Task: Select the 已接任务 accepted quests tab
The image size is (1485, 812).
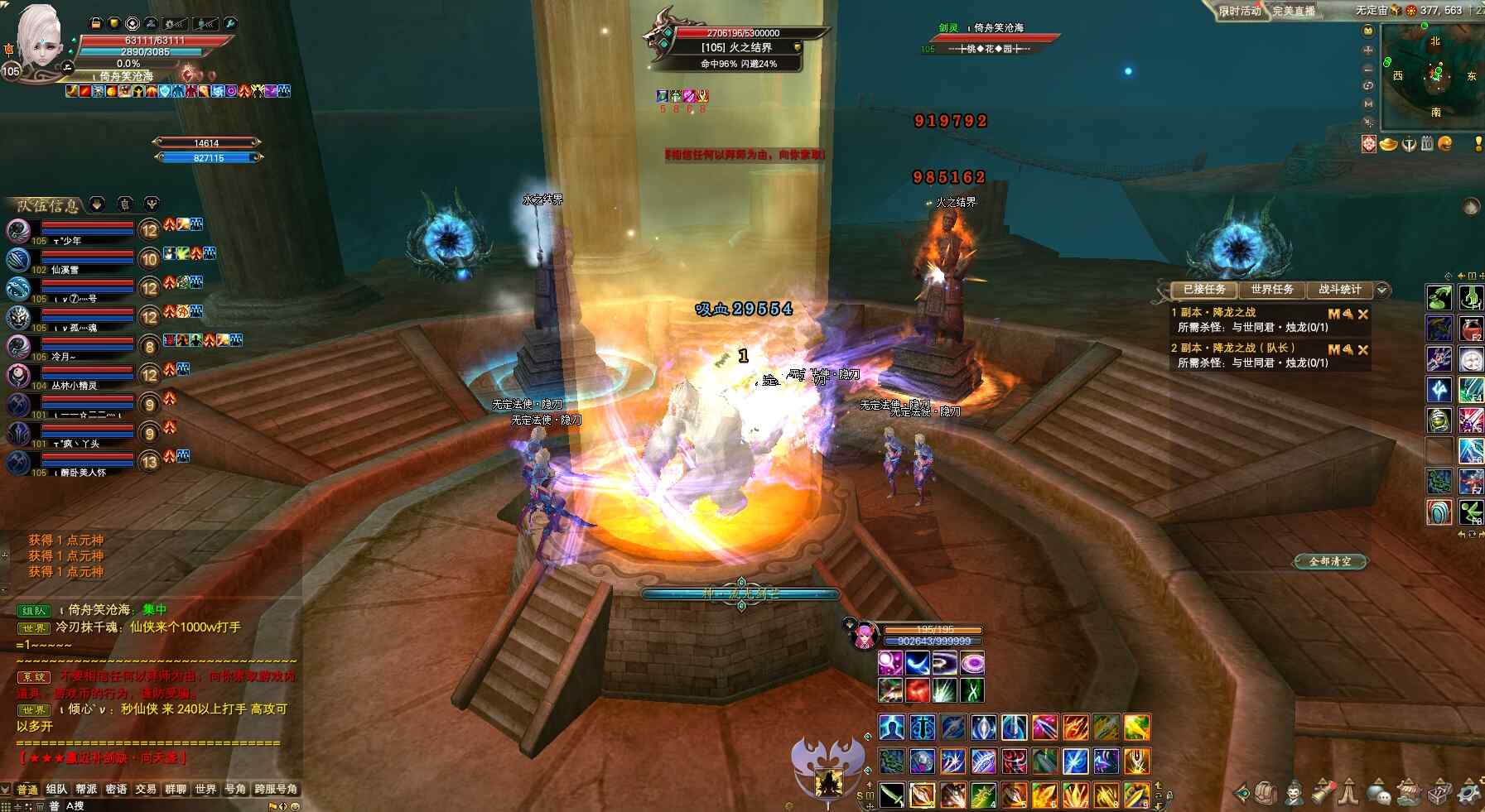Action: click(x=1203, y=290)
